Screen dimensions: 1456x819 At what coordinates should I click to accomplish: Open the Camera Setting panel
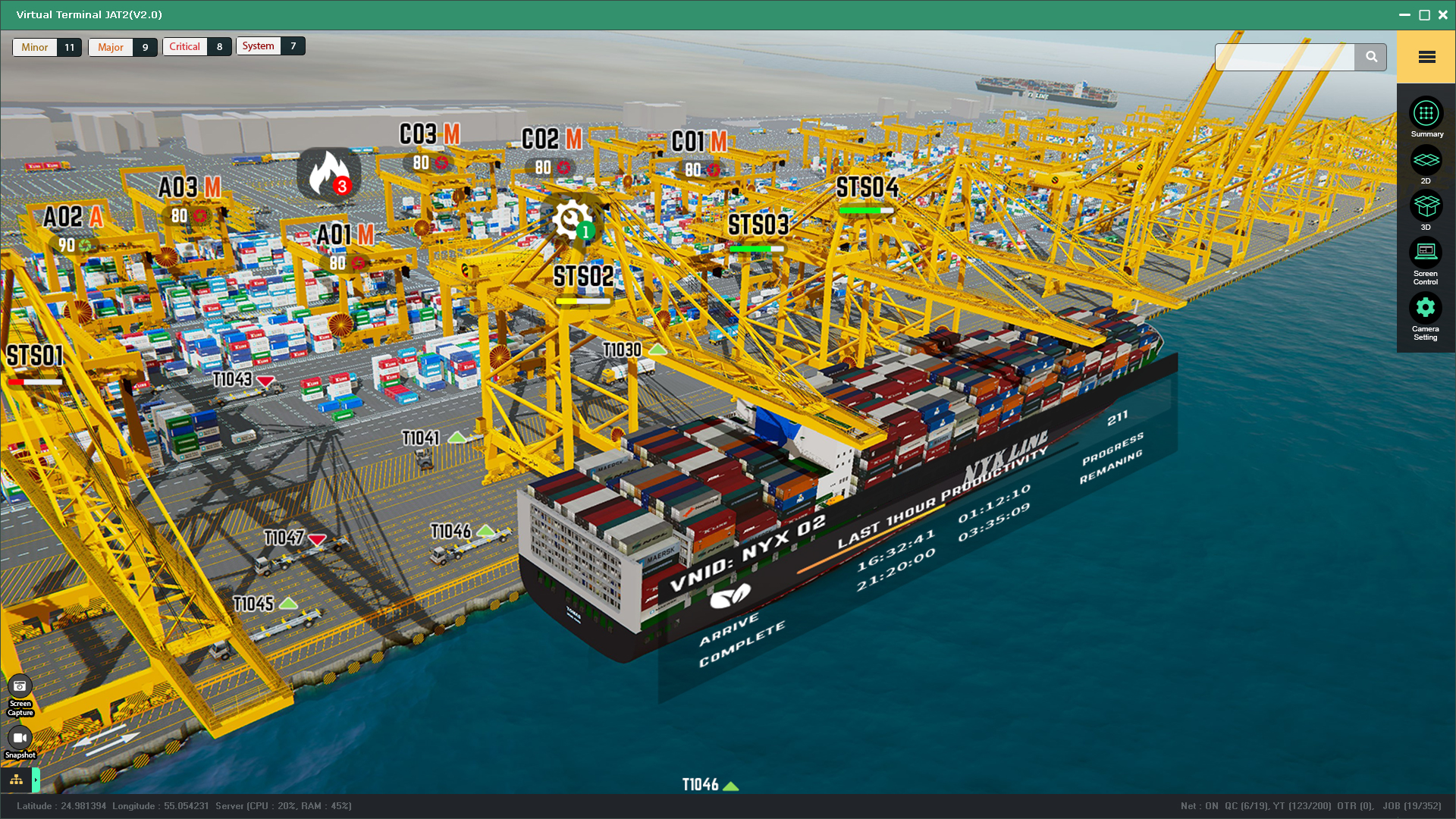[1426, 308]
